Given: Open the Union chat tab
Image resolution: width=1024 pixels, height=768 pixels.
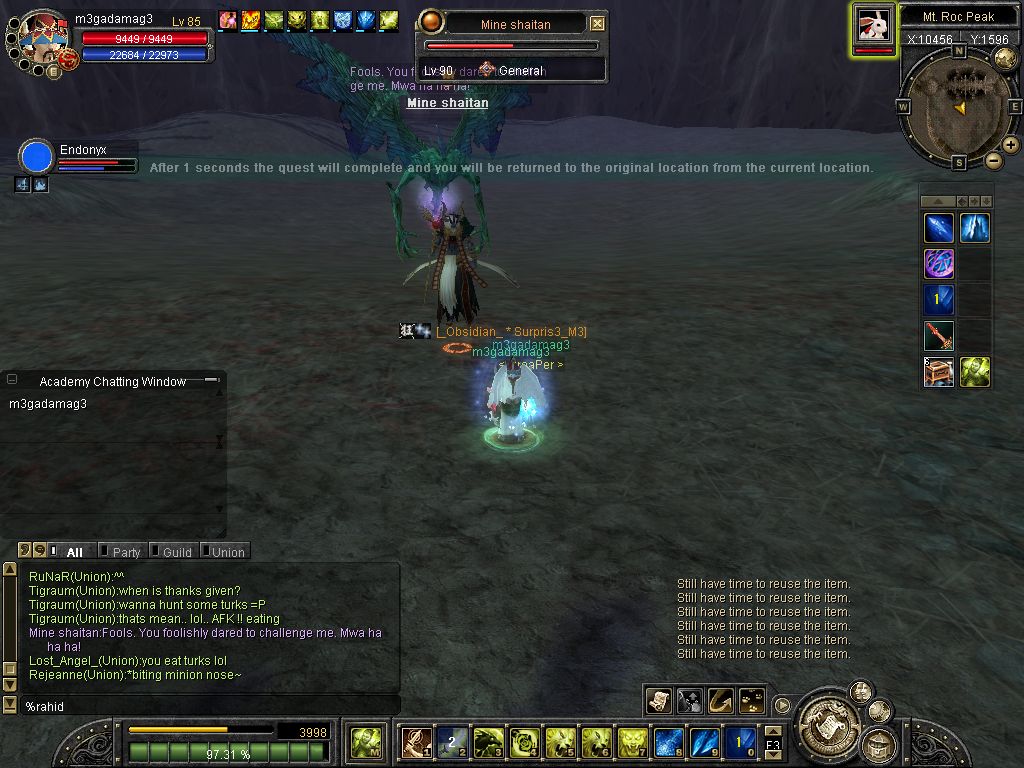Looking at the screenshot, I should tap(227, 551).
